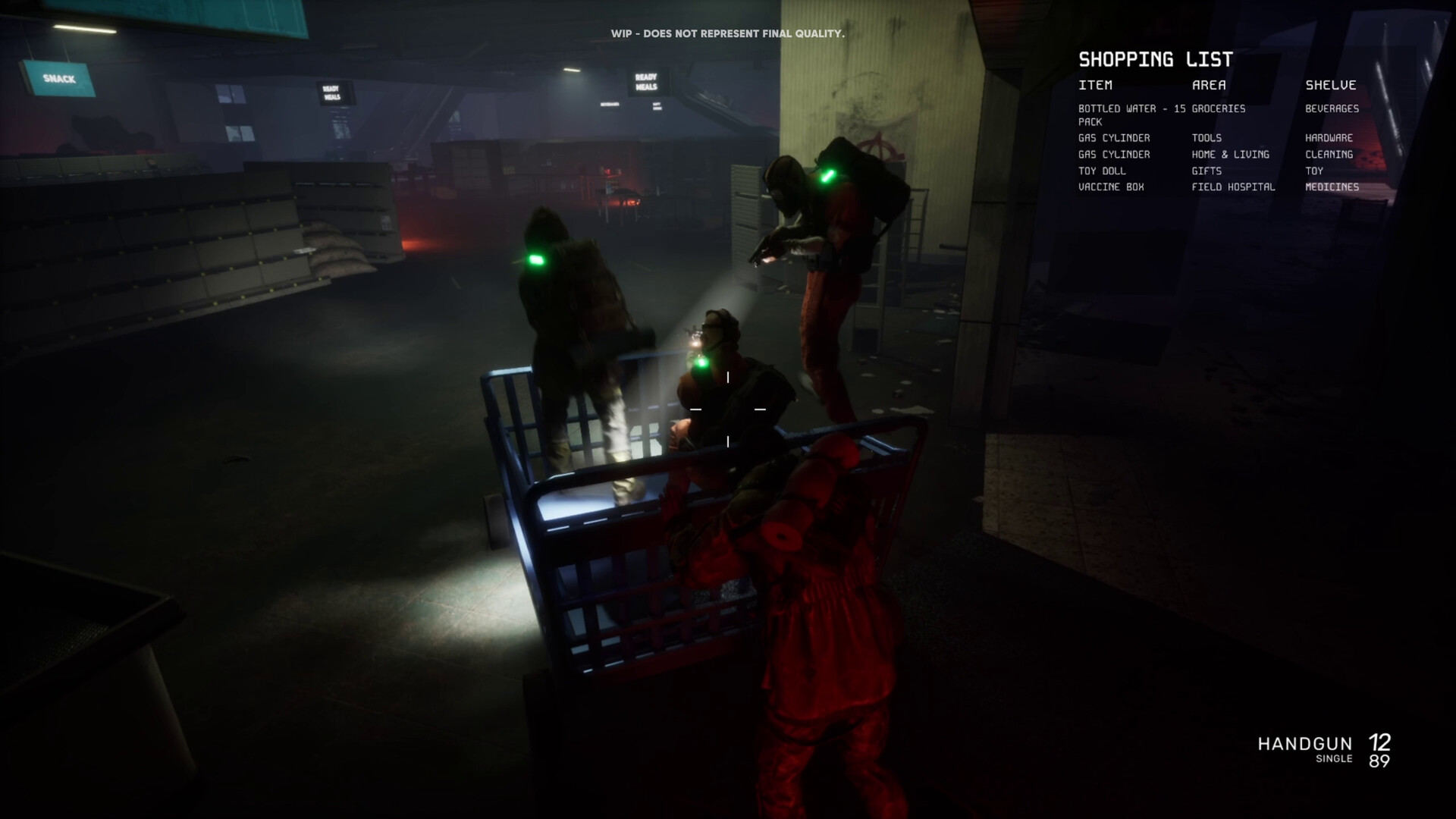Viewport: 1456px width, 819px height.
Task: Open the SHELVE column header
Action: point(1332,85)
